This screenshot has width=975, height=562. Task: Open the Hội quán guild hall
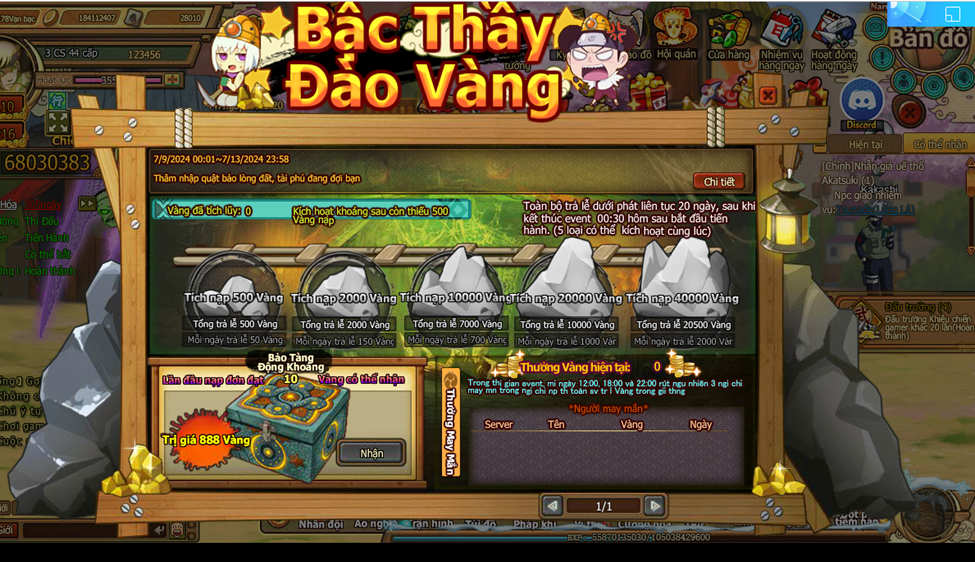tap(677, 36)
